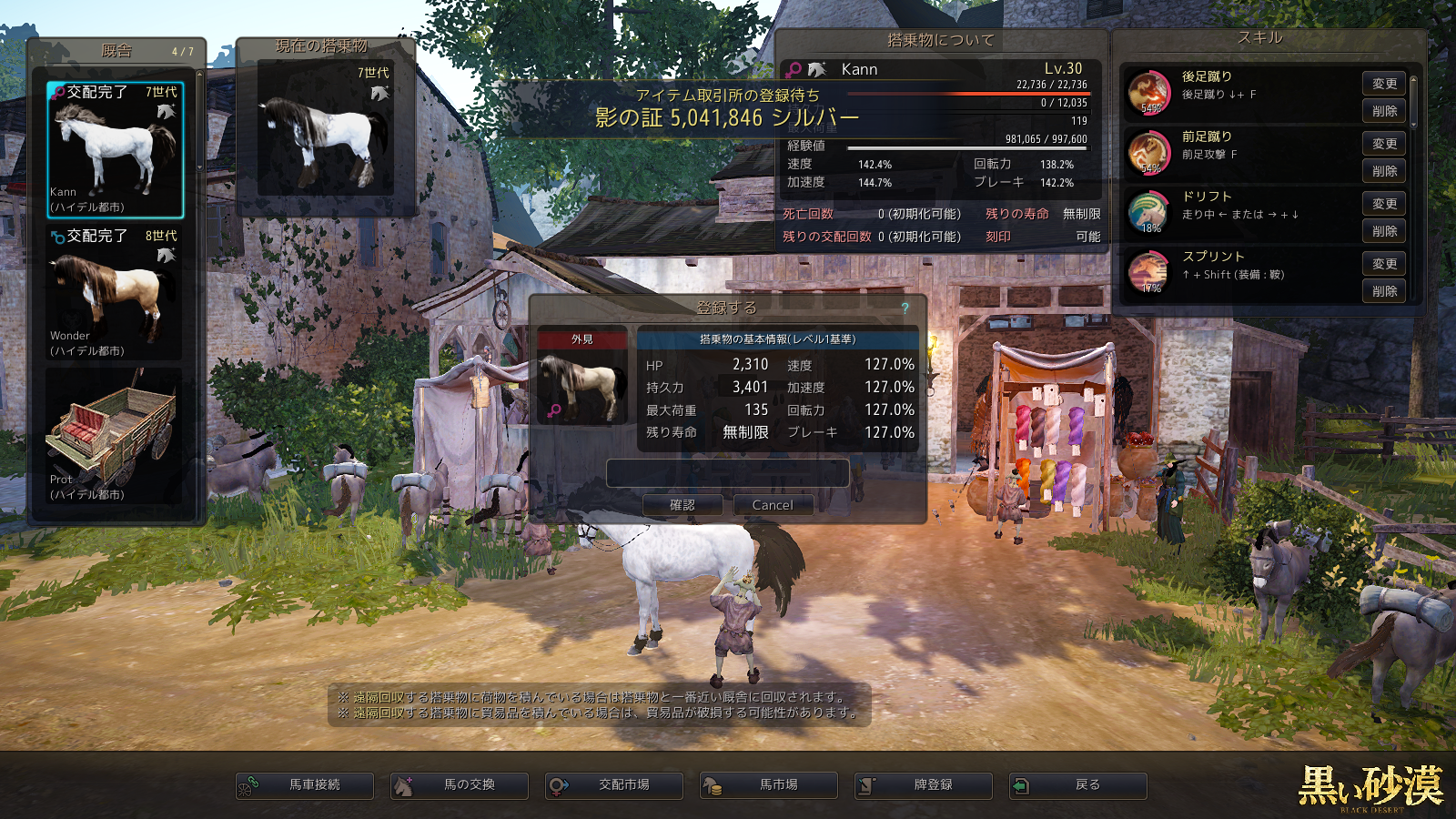Open the 牌登録 registration button
1456x819 pixels.
click(x=924, y=785)
